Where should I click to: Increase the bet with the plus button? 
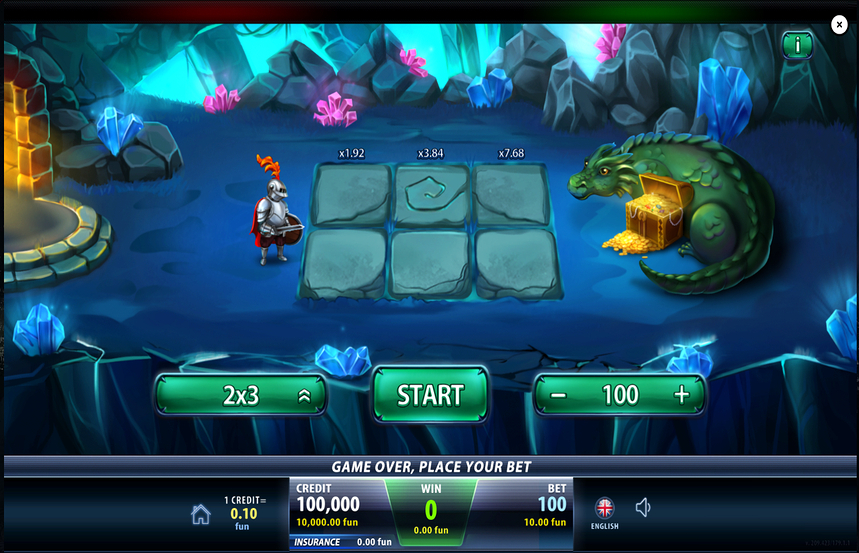(682, 395)
